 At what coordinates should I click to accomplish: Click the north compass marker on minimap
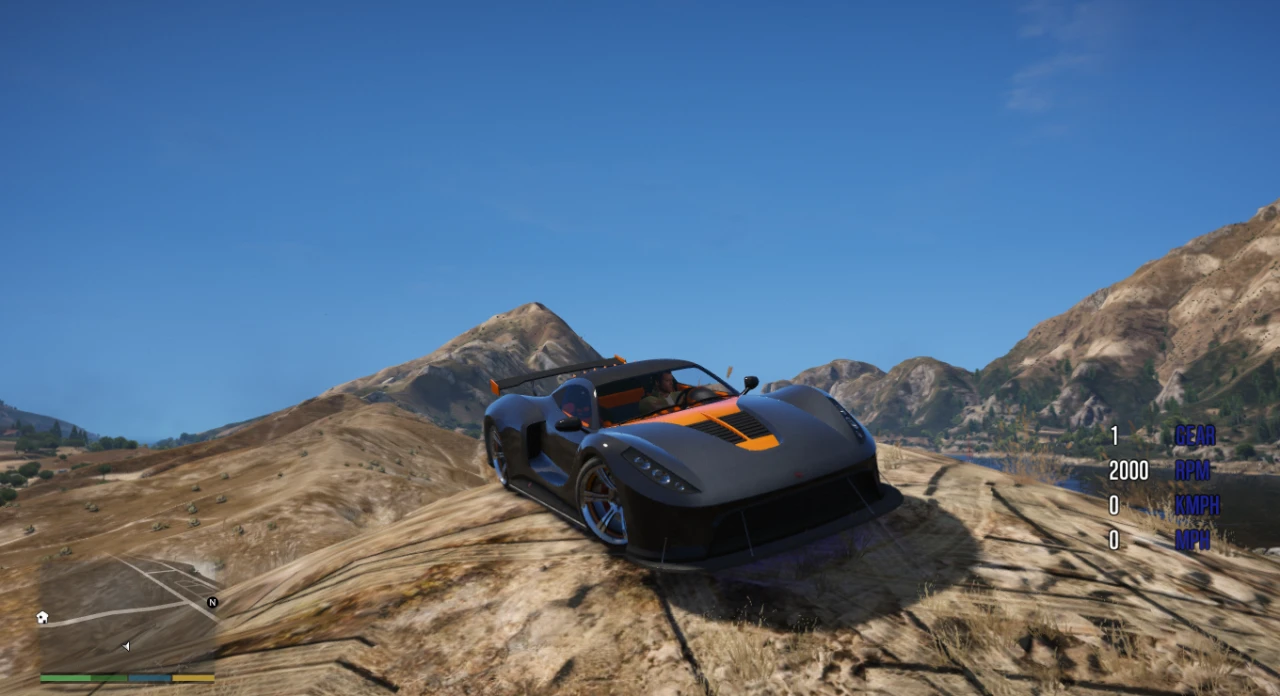coord(212,602)
